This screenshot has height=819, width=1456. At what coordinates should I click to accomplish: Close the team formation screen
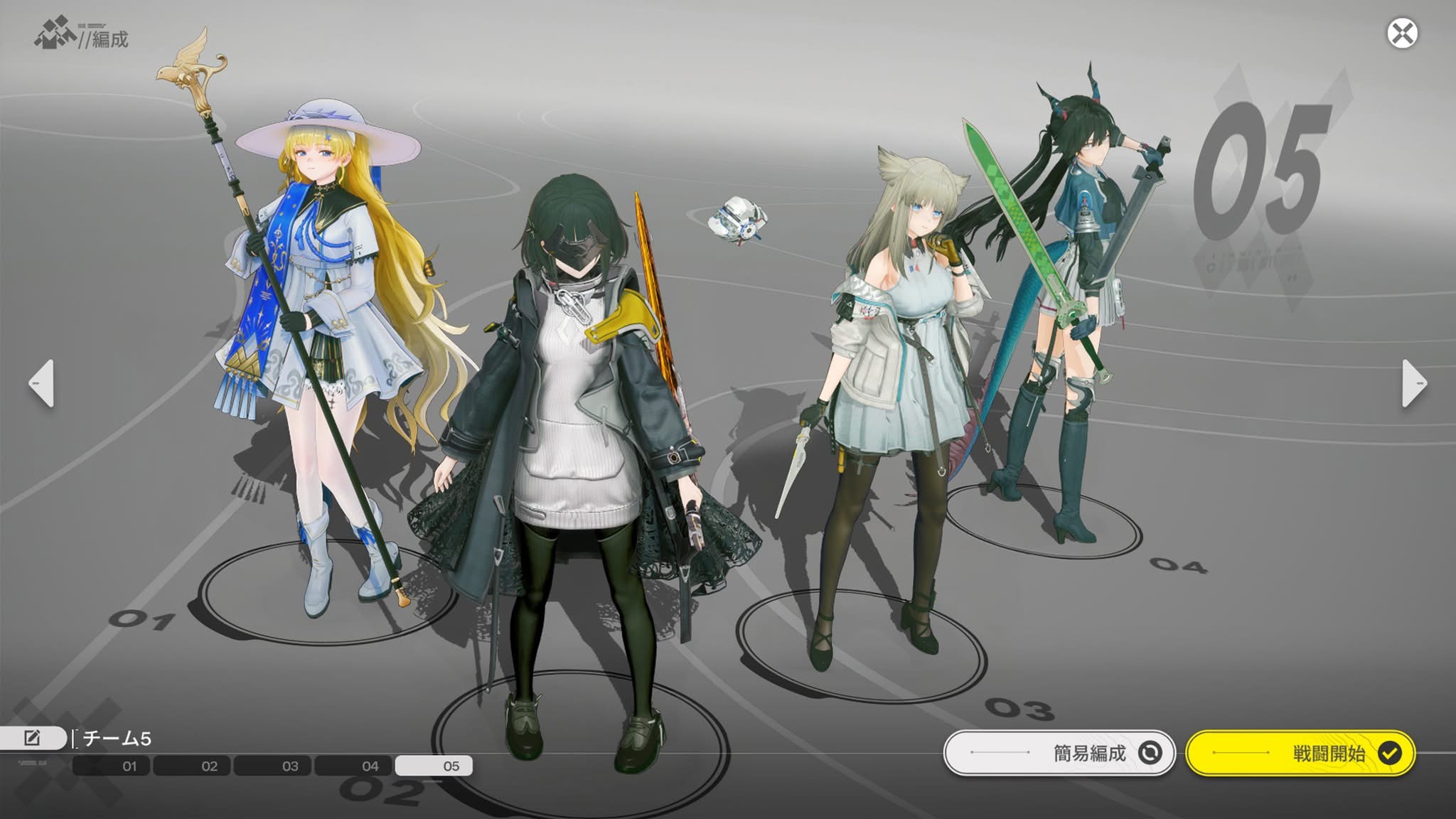(x=1402, y=33)
